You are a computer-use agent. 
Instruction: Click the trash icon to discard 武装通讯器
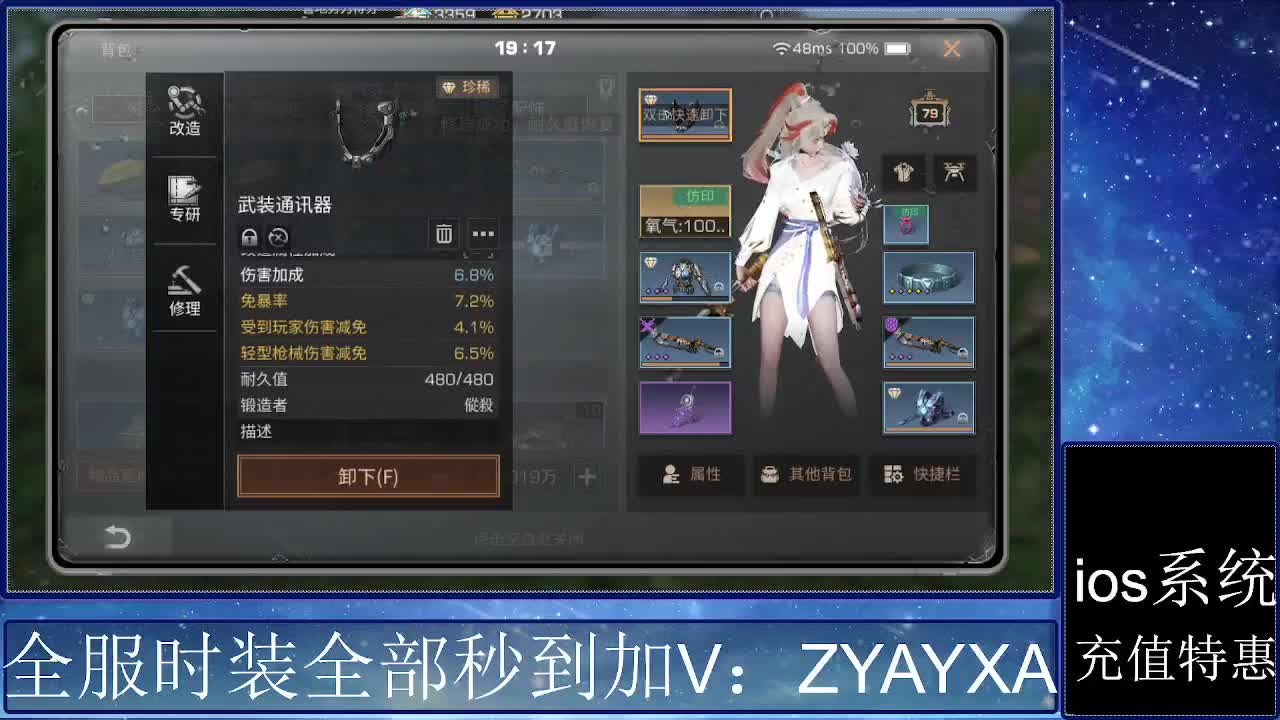443,234
